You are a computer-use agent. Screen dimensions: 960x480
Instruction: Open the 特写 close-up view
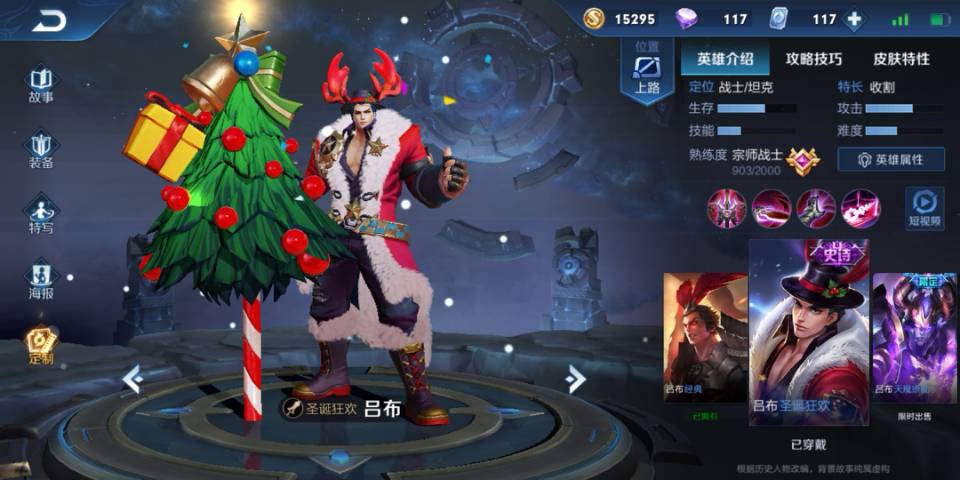coord(41,213)
